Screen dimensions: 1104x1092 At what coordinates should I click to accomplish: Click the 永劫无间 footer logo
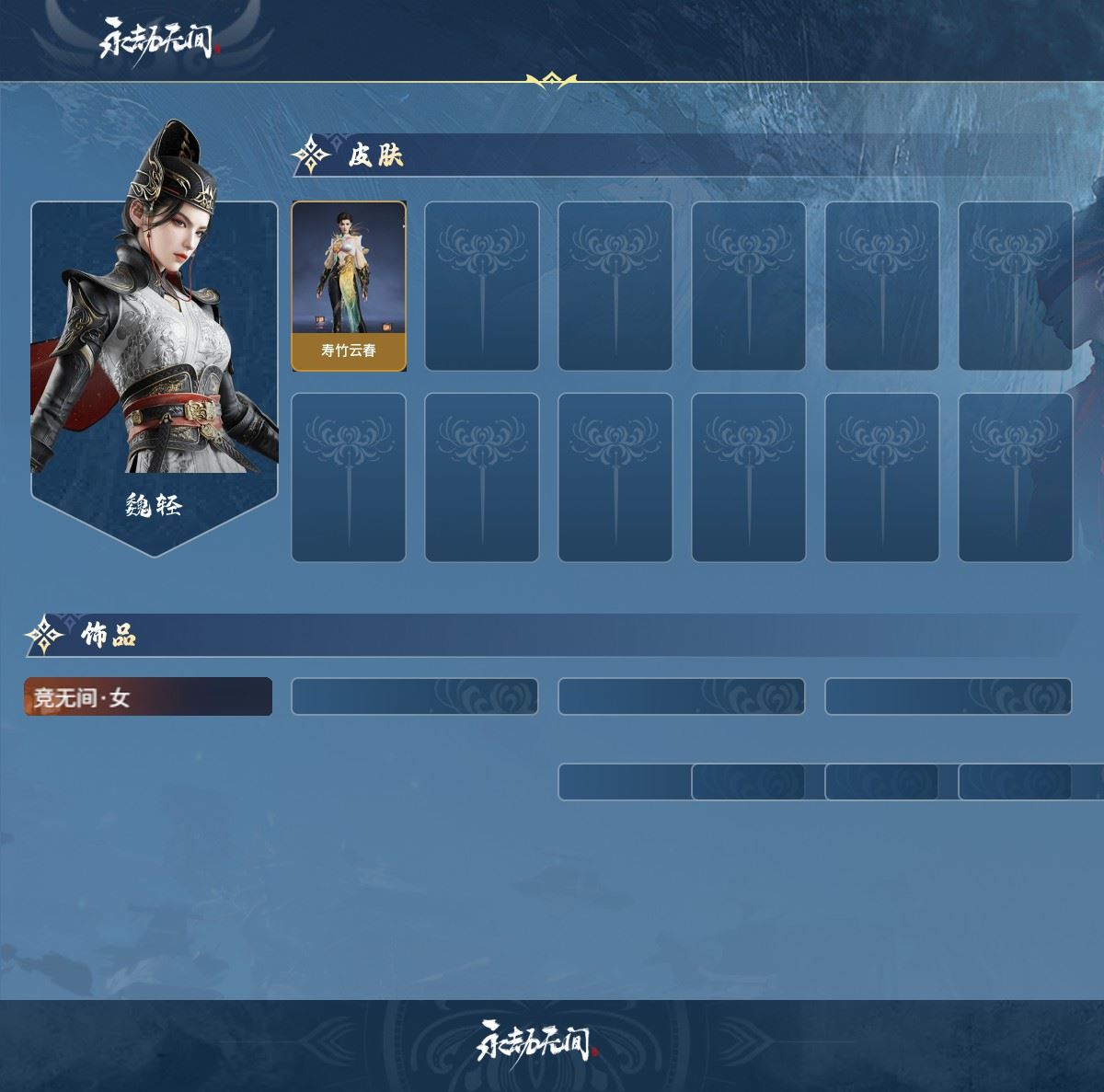[536, 1041]
